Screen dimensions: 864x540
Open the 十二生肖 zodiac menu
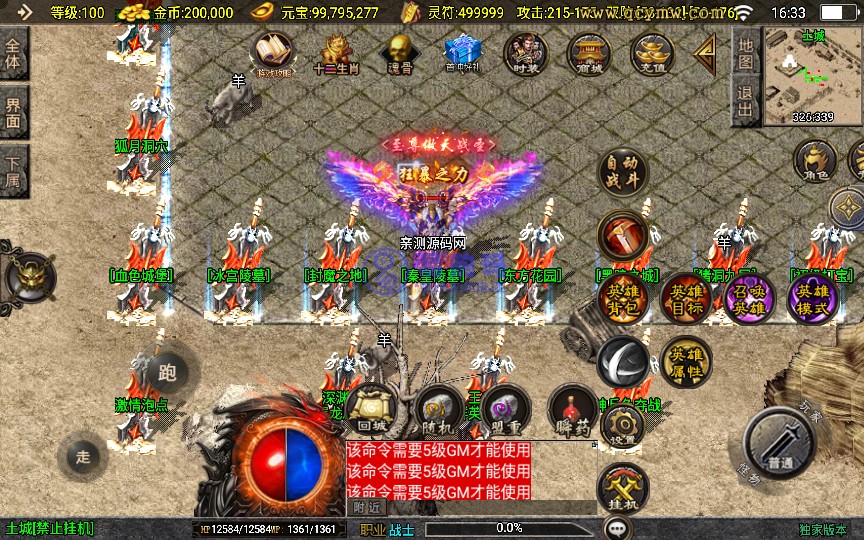(x=336, y=52)
